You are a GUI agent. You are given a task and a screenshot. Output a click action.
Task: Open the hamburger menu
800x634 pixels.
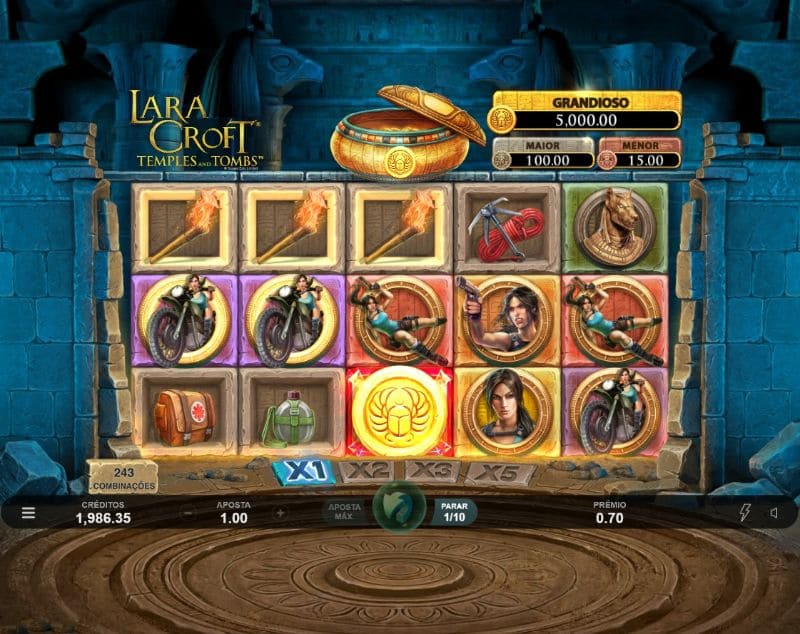[28, 513]
